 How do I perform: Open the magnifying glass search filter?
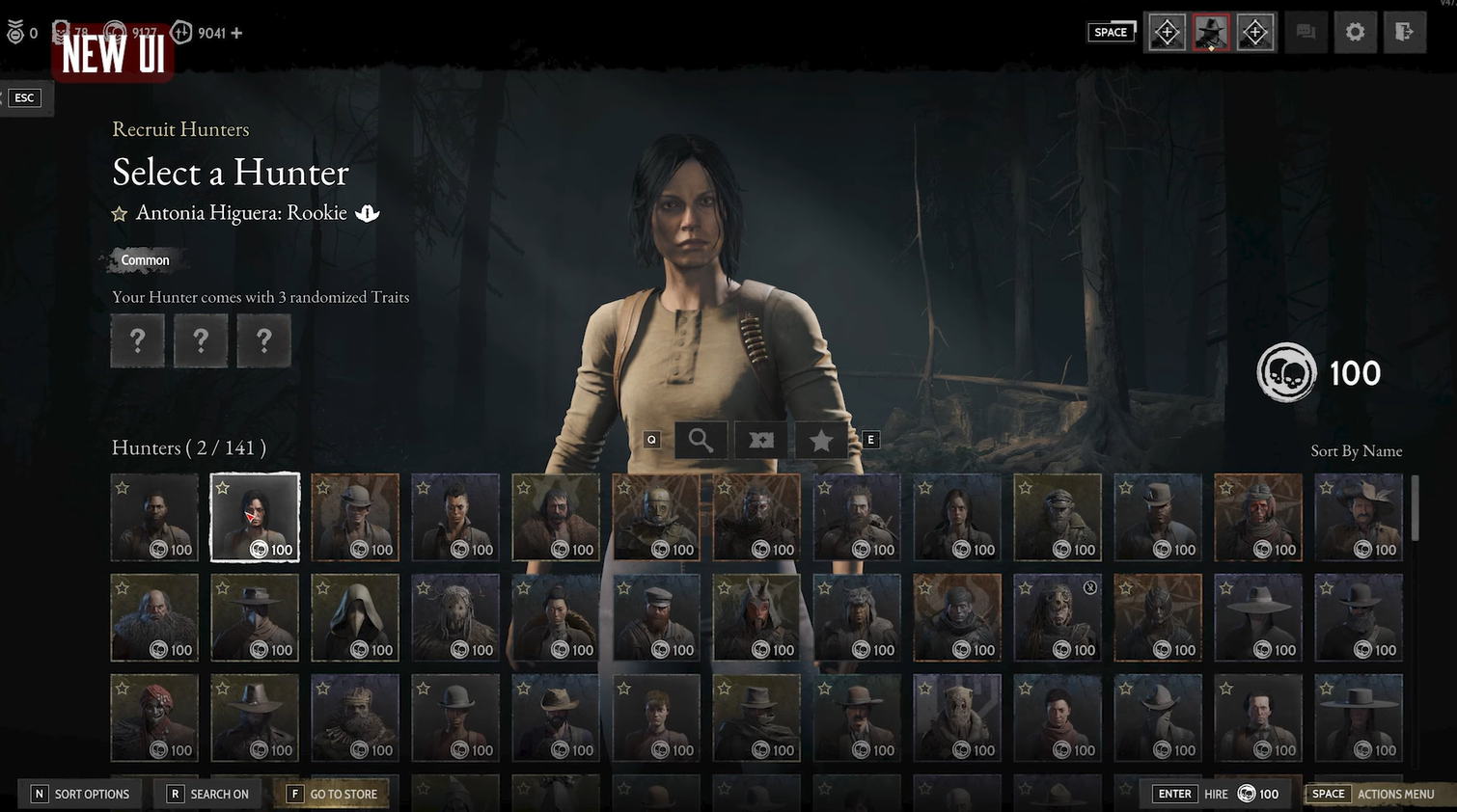coord(701,441)
